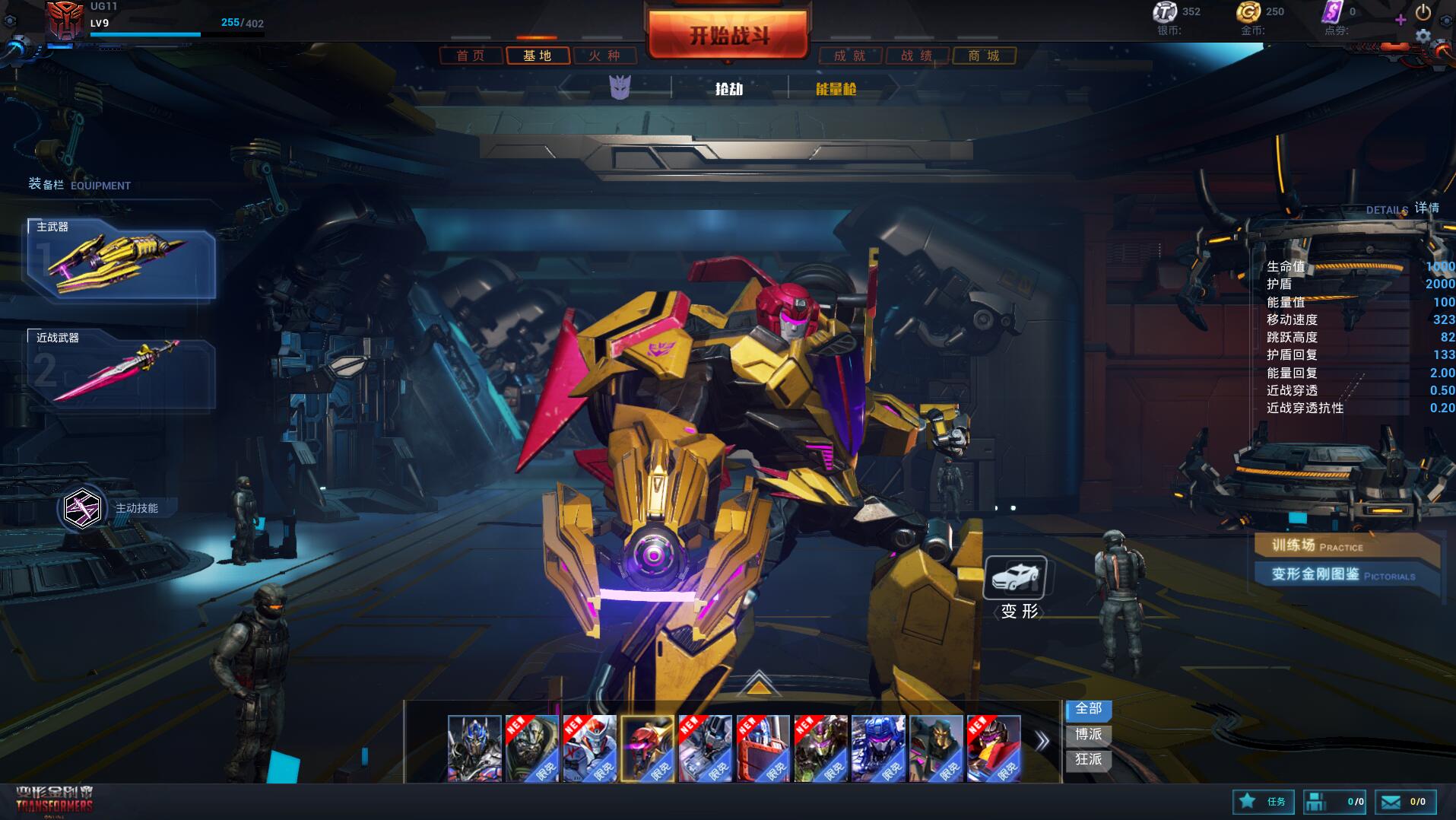Click the 详情 details link
This screenshot has width=1456, height=820.
click(1426, 208)
